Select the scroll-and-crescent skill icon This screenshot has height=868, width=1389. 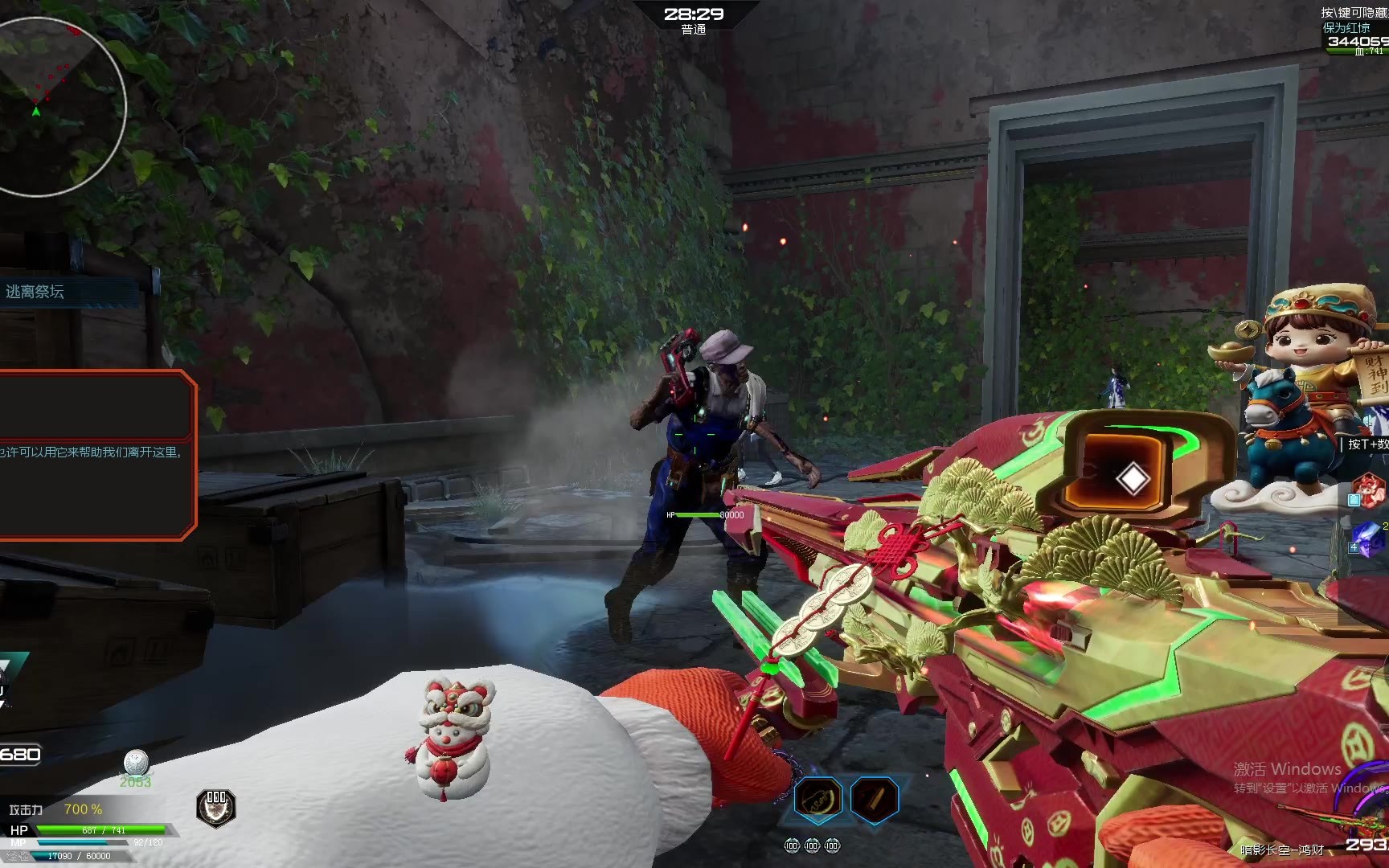817,799
